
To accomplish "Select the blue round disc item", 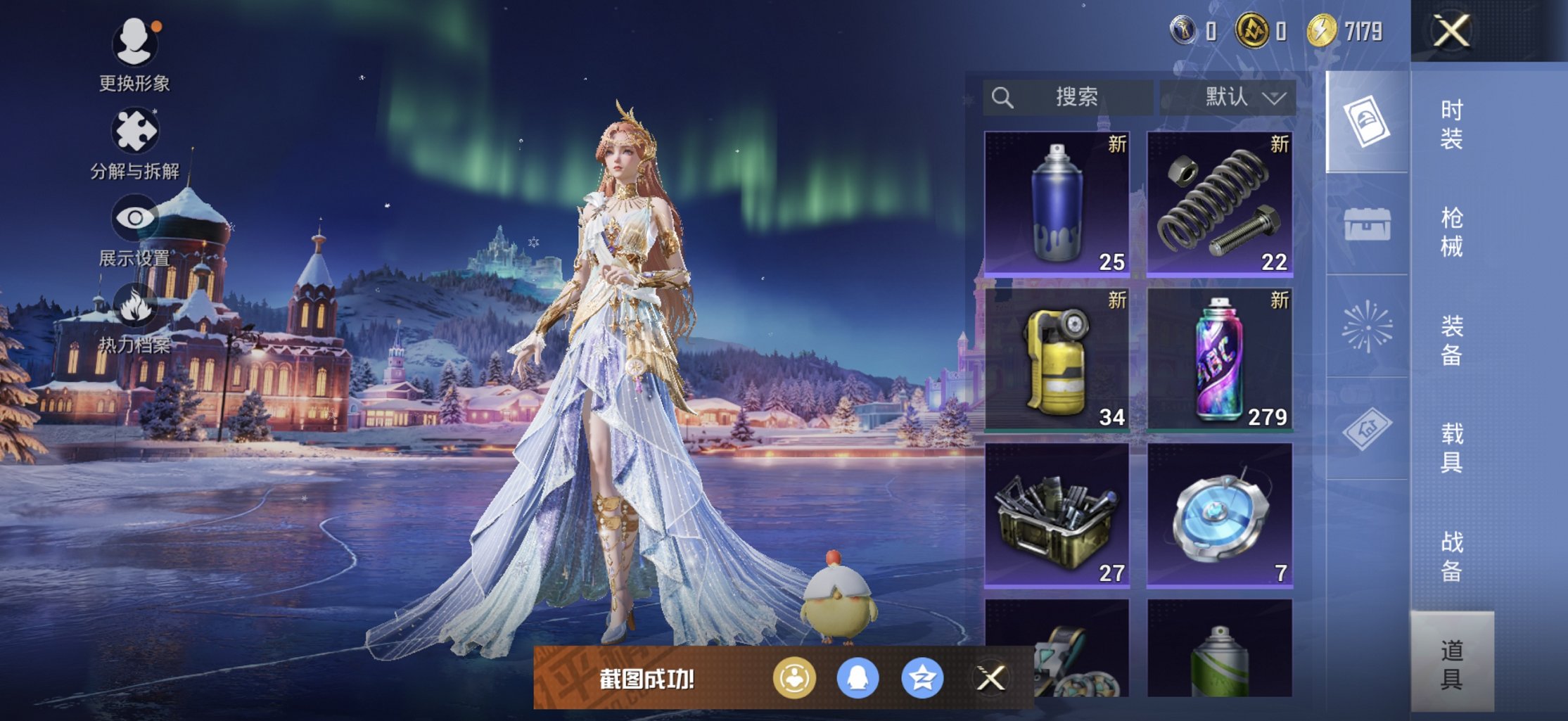I will click(x=1220, y=515).
